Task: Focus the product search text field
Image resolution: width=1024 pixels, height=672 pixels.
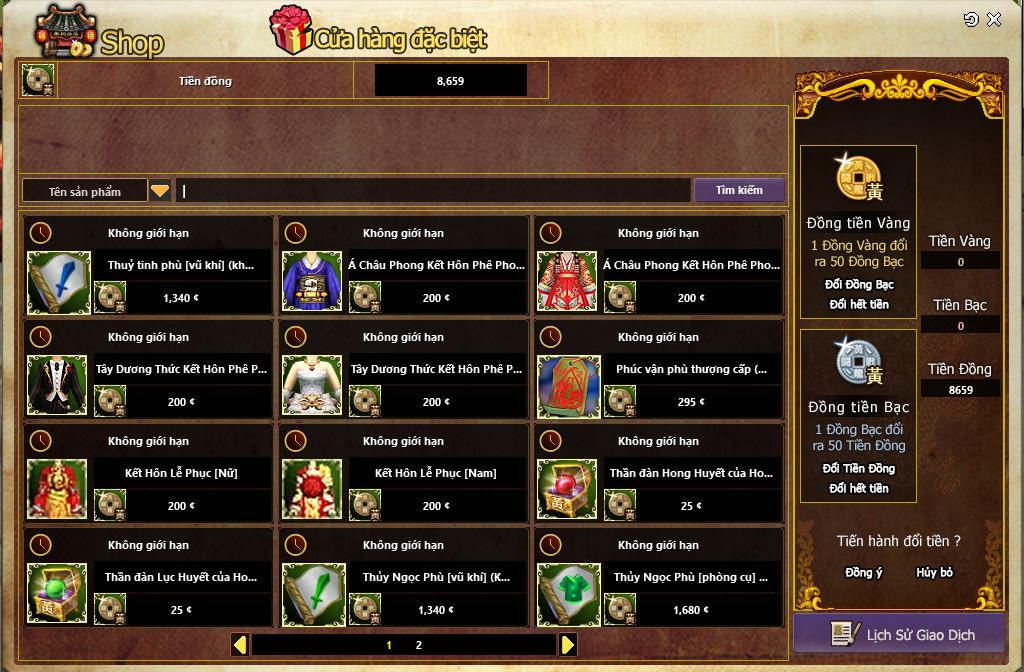Action: point(433,190)
